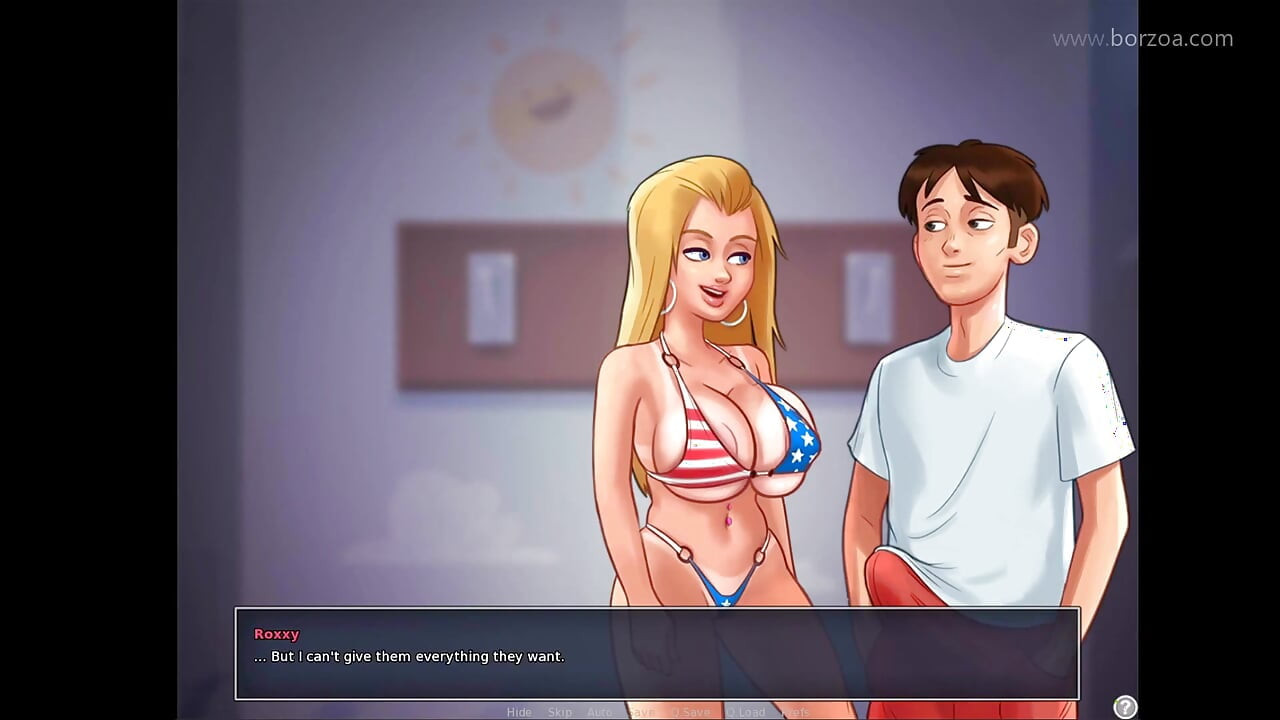Activate Q.Save to quick-save progress
The image size is (1280, 720).
click(x=692, y=712)
